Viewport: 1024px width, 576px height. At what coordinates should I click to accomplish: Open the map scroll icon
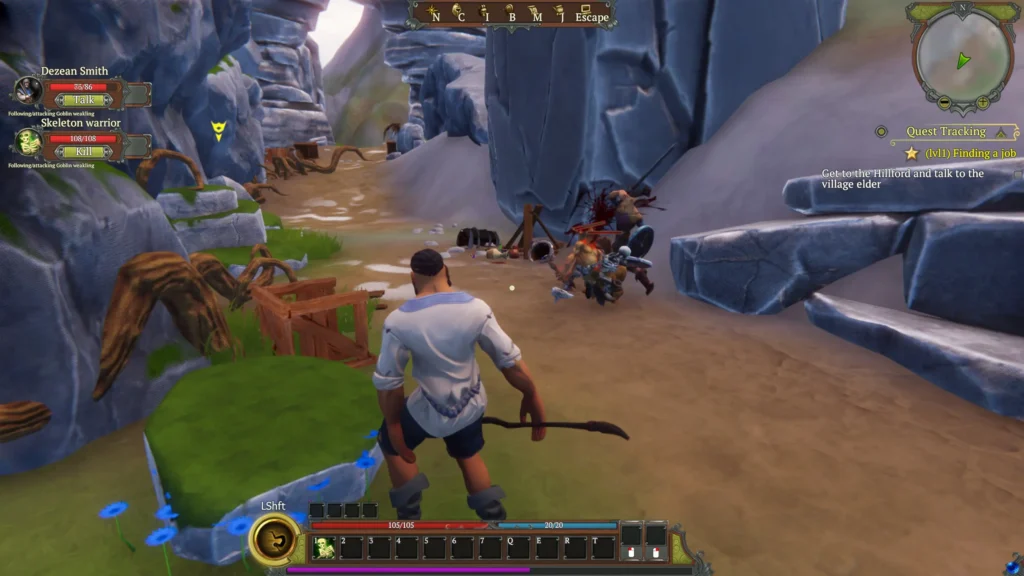pos(535,12)
